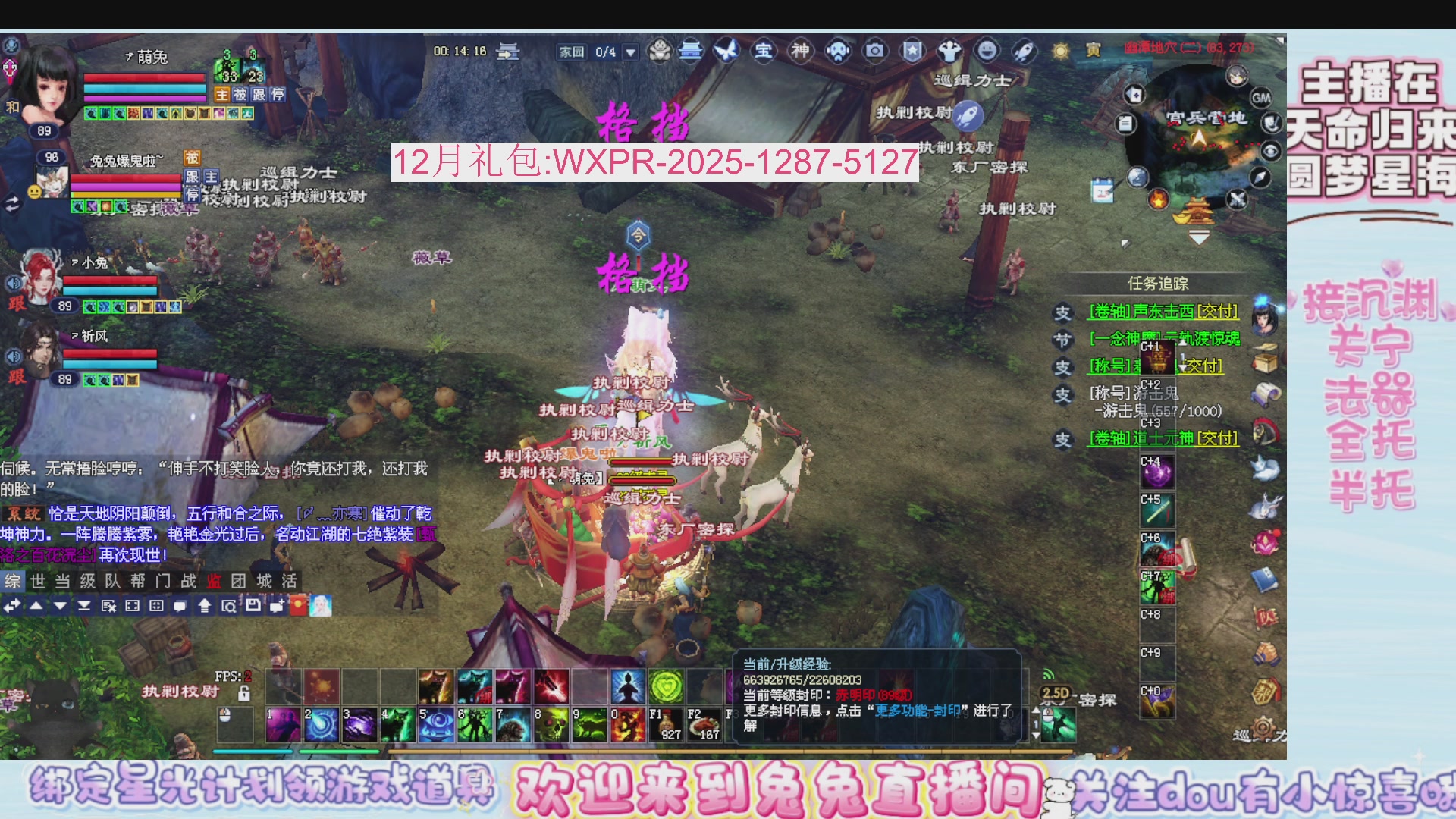Viewport: 1456px width, 819px height.
Task: Select the butterfly event icon
Action: (728, 52)
